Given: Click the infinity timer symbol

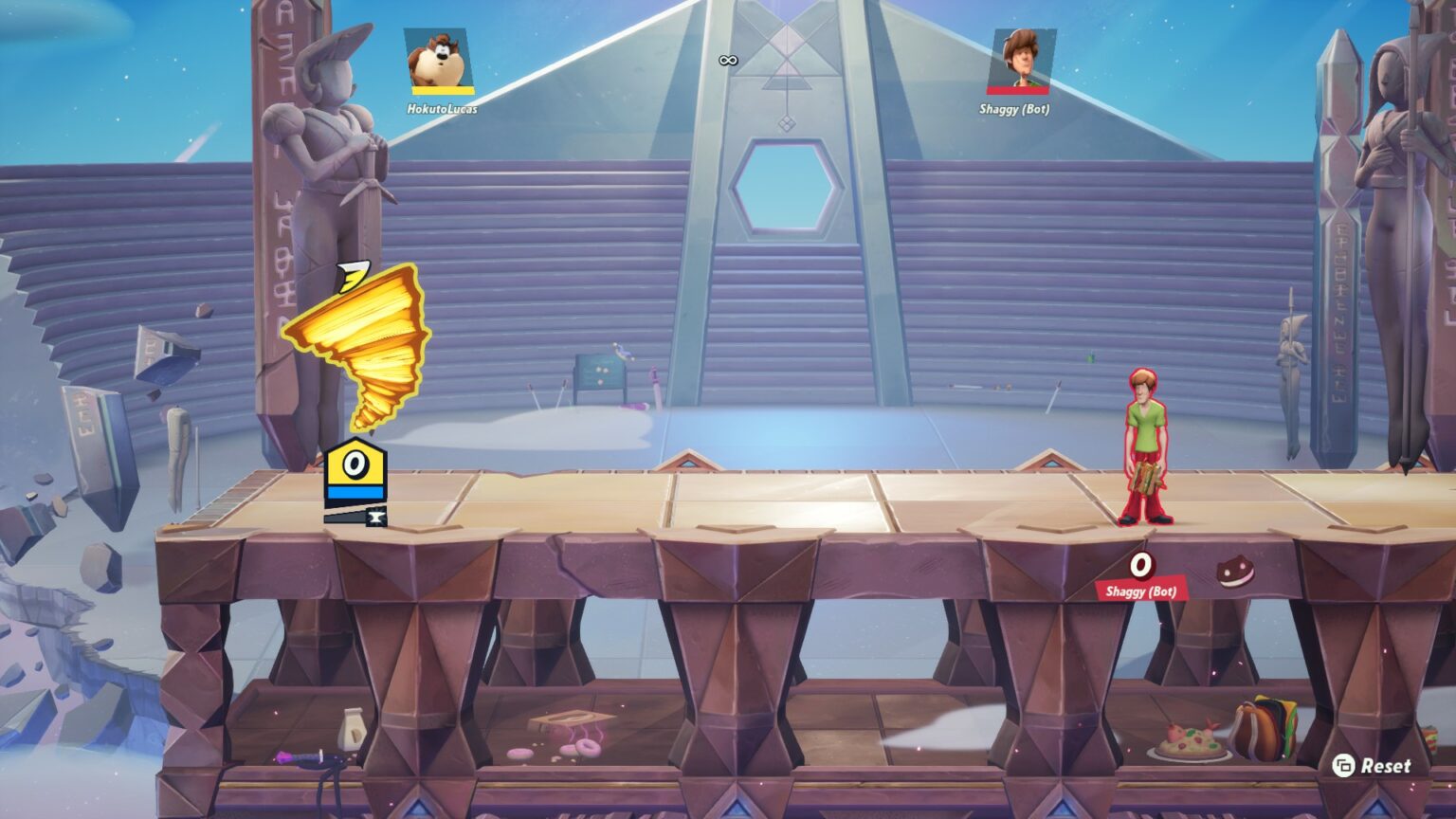Looking at the screenshot, I should (x=728, y=59).
